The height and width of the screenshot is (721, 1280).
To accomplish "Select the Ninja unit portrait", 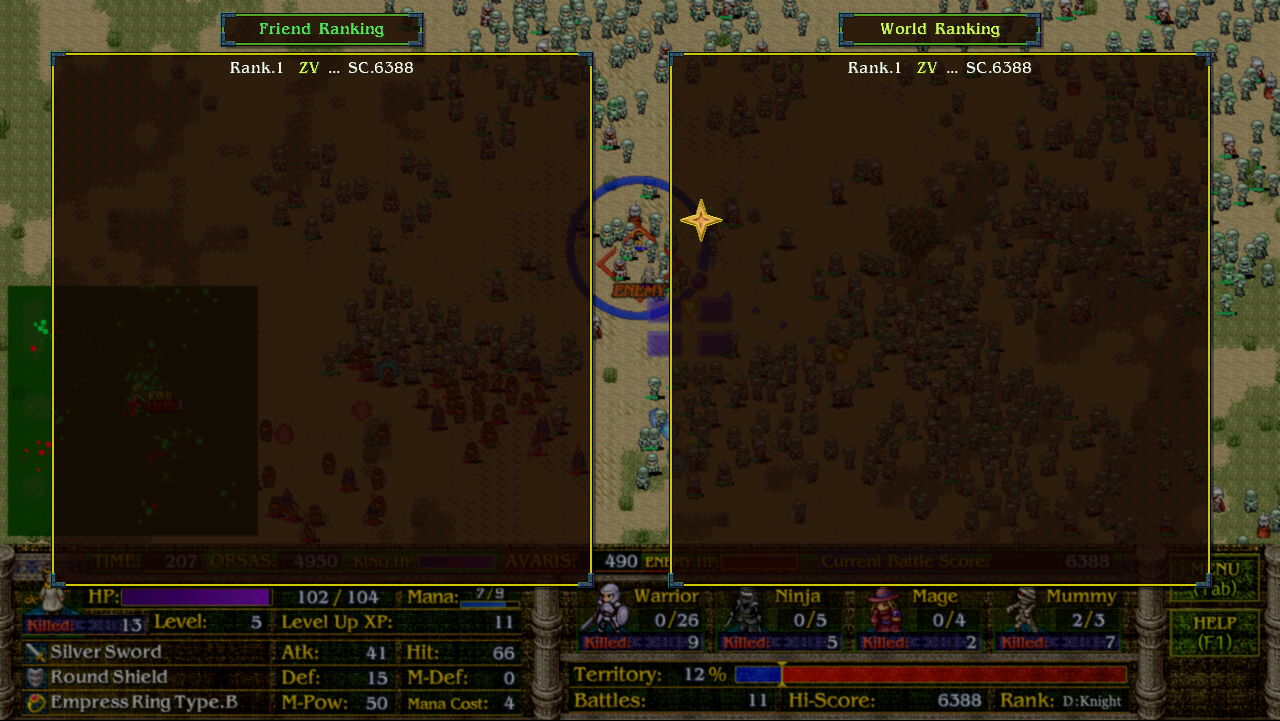I will pyautogui.click(x=745, y=608).
